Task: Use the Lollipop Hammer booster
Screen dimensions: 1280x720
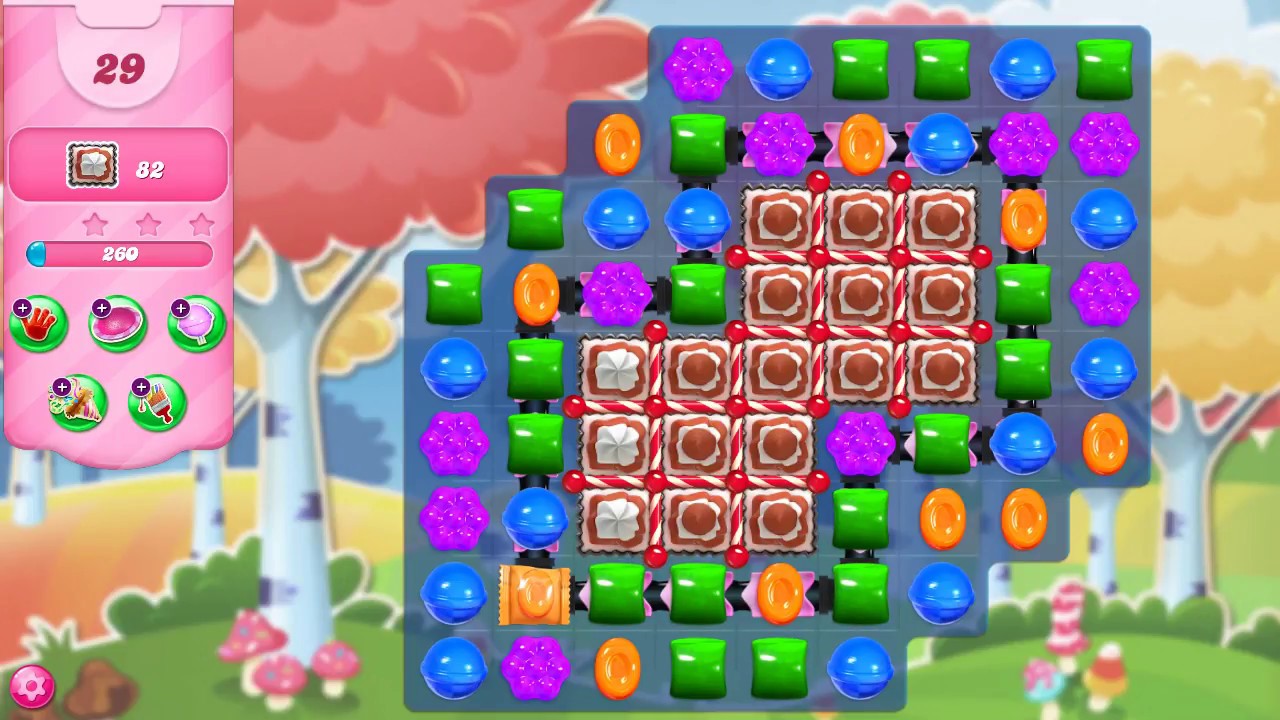Action: tap(196, 322)
